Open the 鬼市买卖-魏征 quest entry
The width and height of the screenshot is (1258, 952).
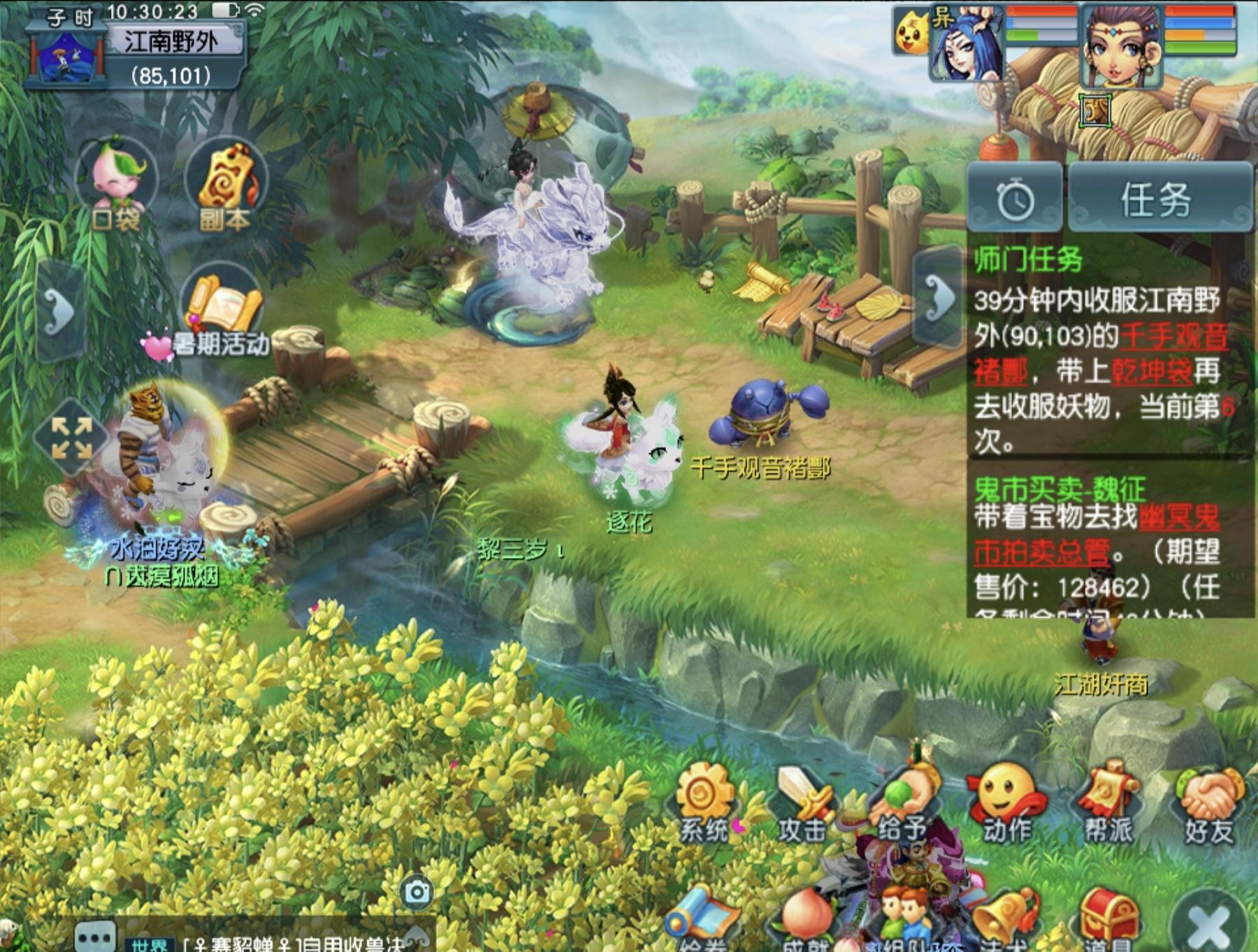1060,488
